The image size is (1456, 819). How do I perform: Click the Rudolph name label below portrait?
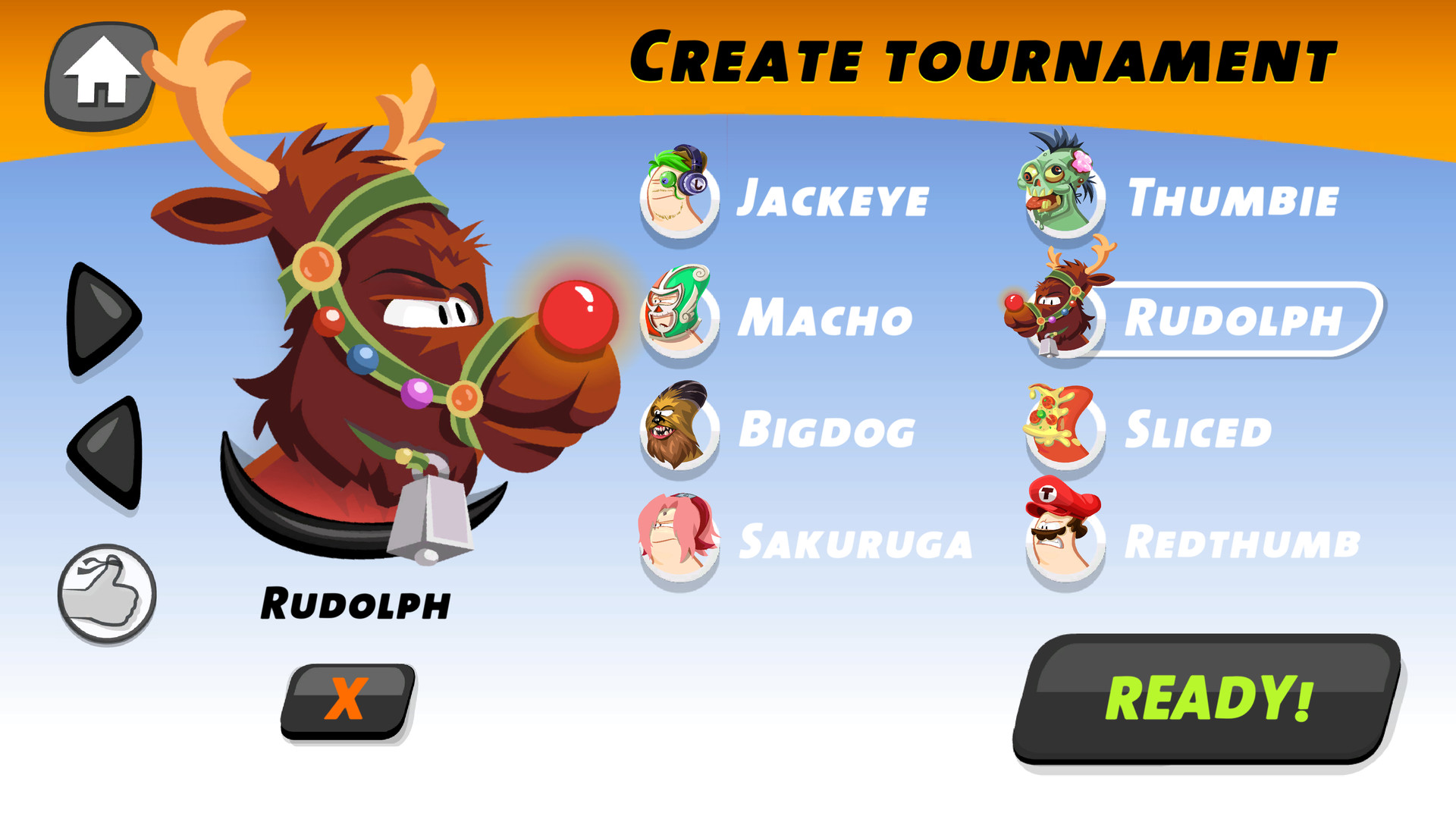tap(355, 603)
